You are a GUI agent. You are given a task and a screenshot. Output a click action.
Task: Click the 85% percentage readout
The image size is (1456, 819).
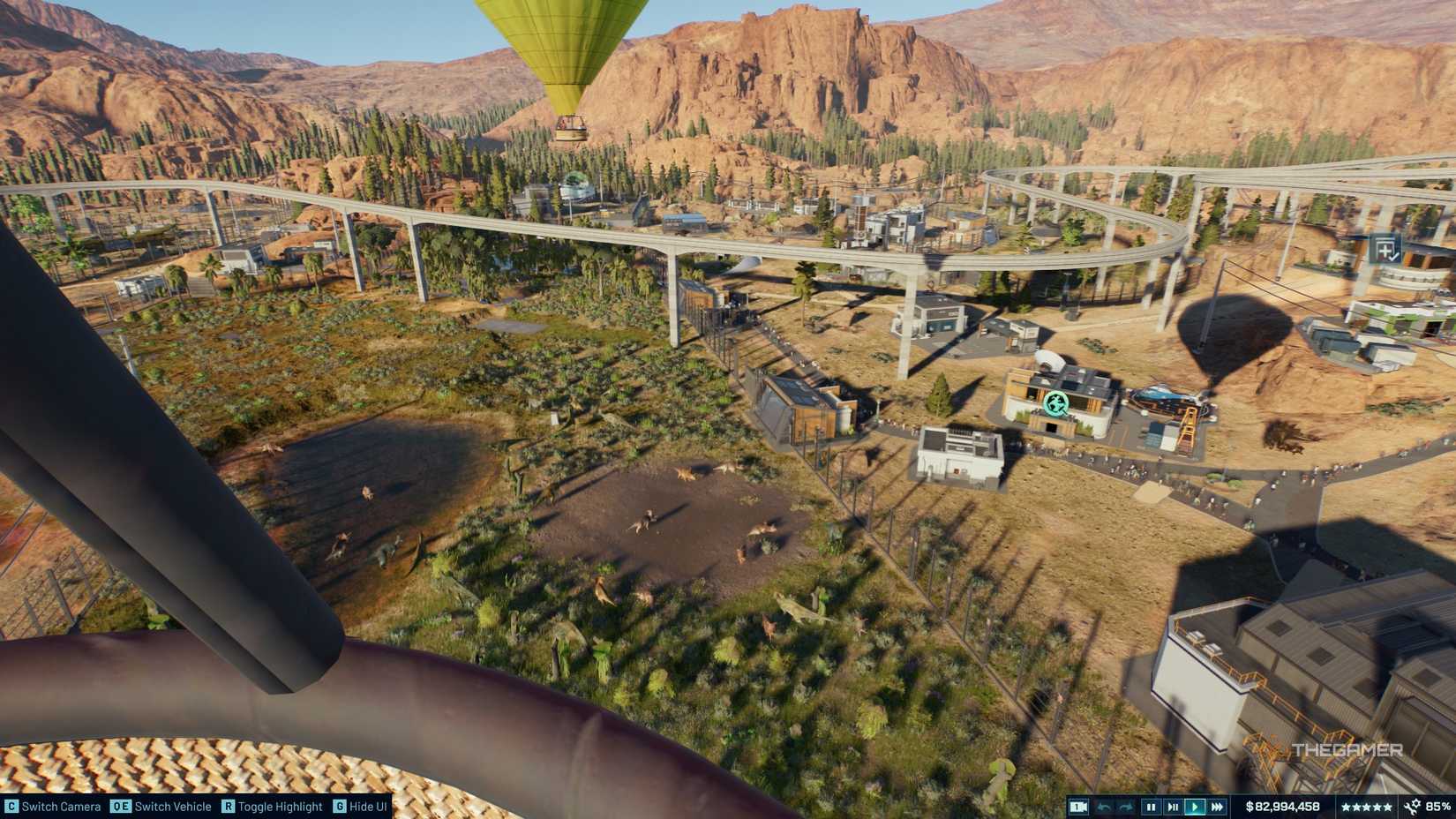point(1437,806)
